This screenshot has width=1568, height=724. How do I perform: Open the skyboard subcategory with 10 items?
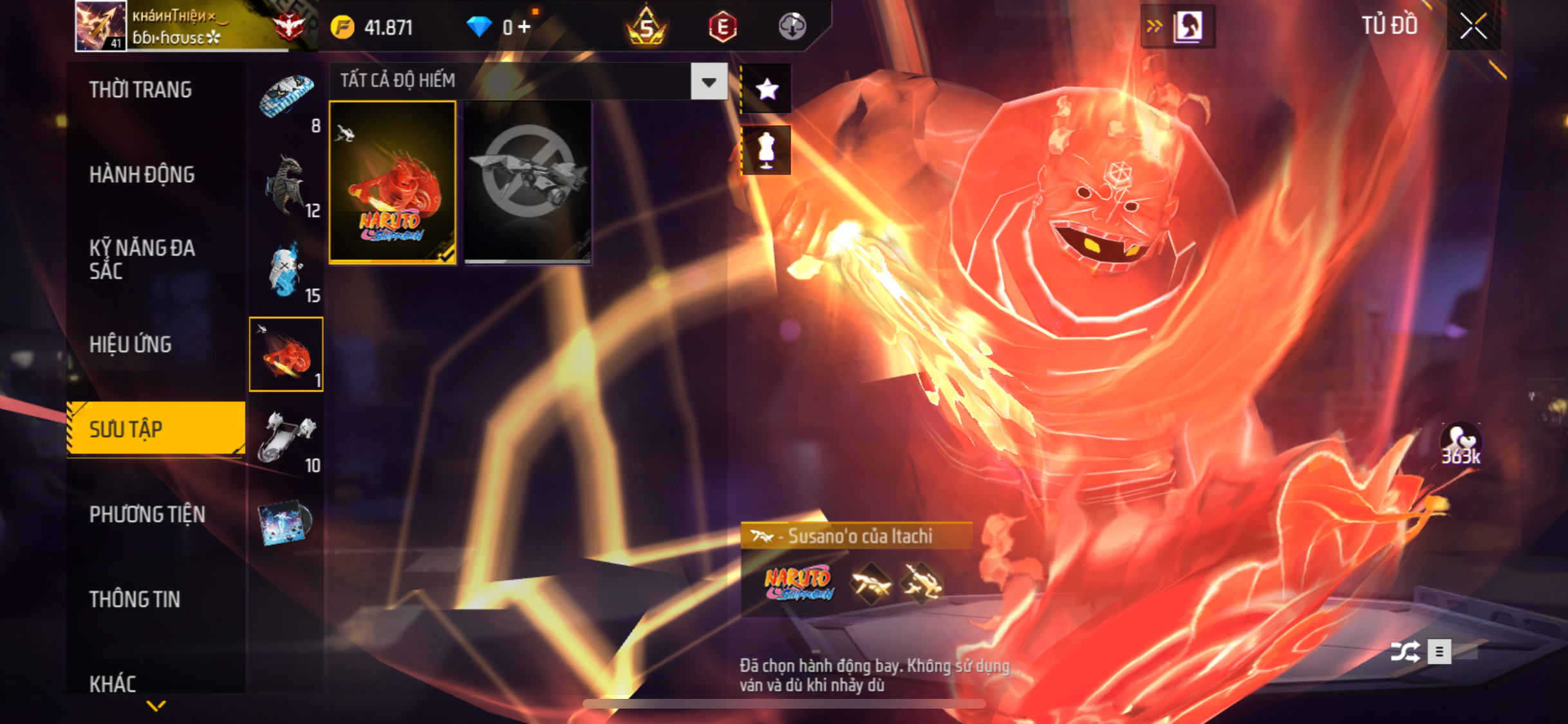pyautogui.click(x=287, y=440)
